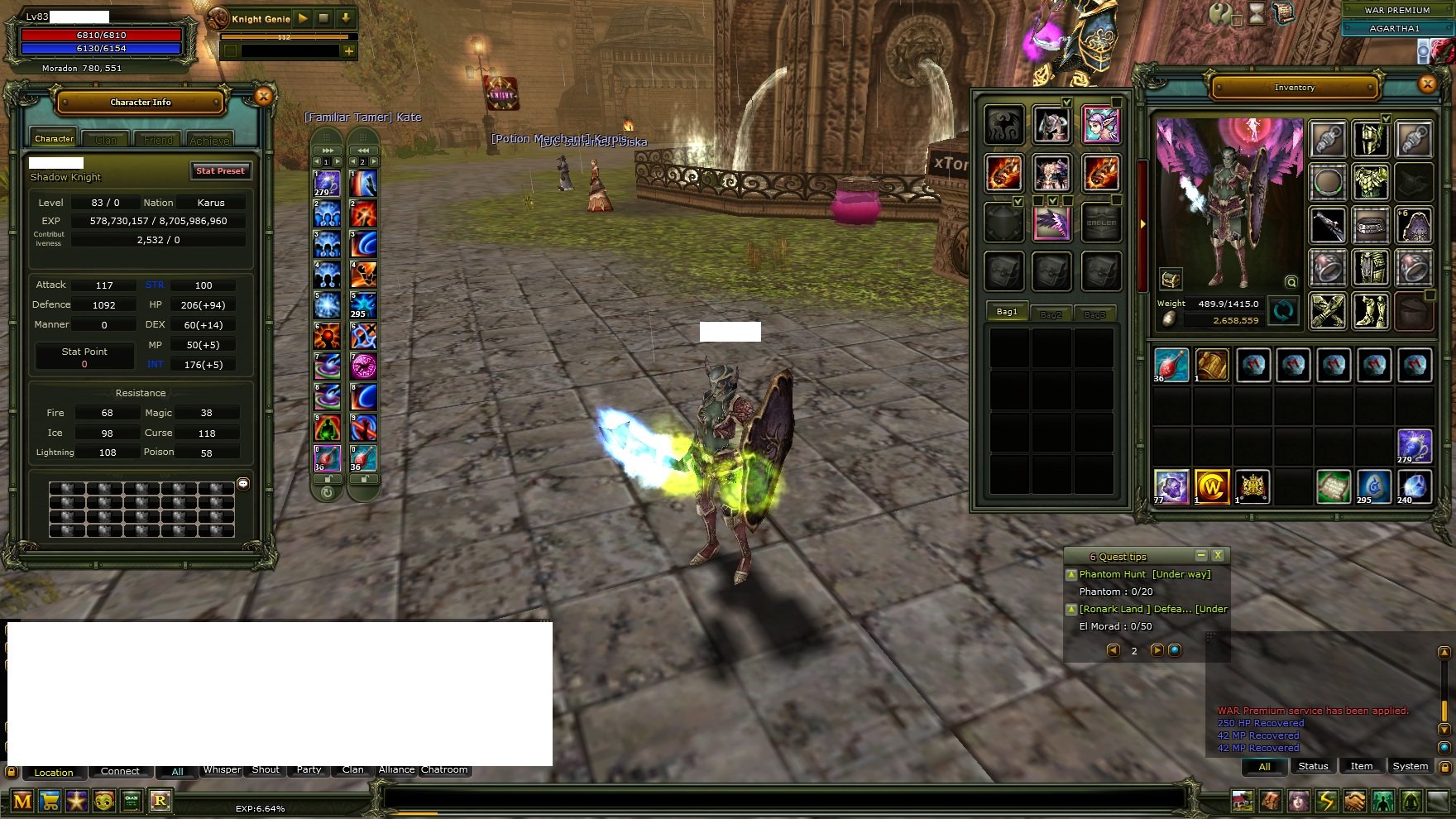Click the shopping cart merchant icon
The height and width of the screenshot is (819, 1456).
[50, 800]
